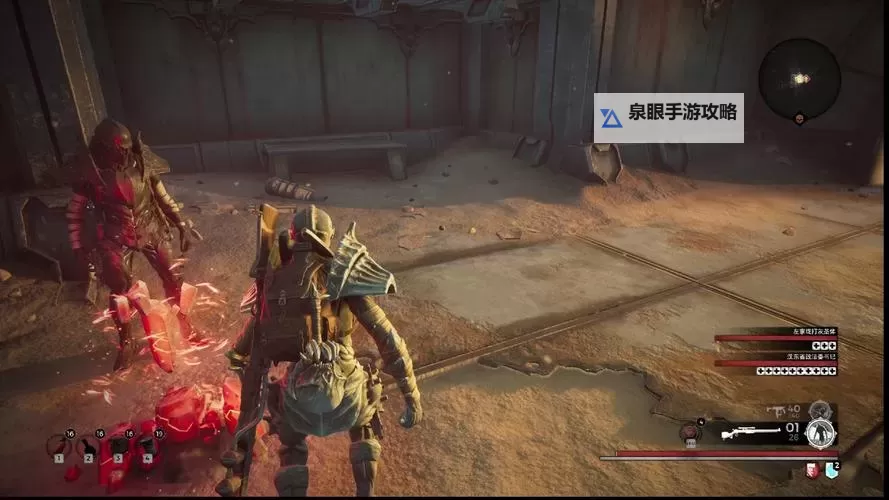Image resolution: width=889 pixels, height=500 pixels.
Task: Click the skull marker below the minimap
Action: coord(799,119)
